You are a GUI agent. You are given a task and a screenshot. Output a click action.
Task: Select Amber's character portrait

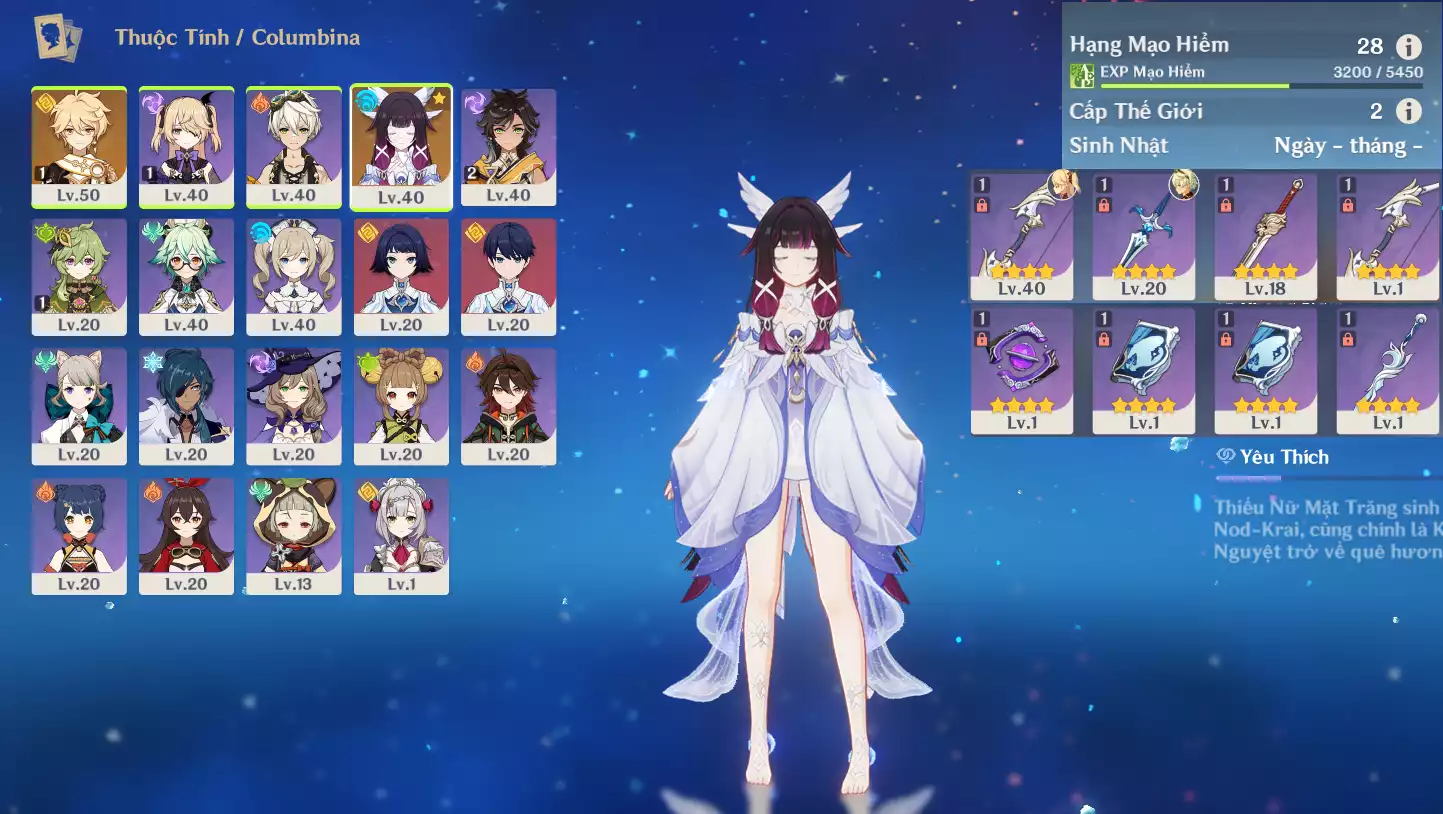186,536
